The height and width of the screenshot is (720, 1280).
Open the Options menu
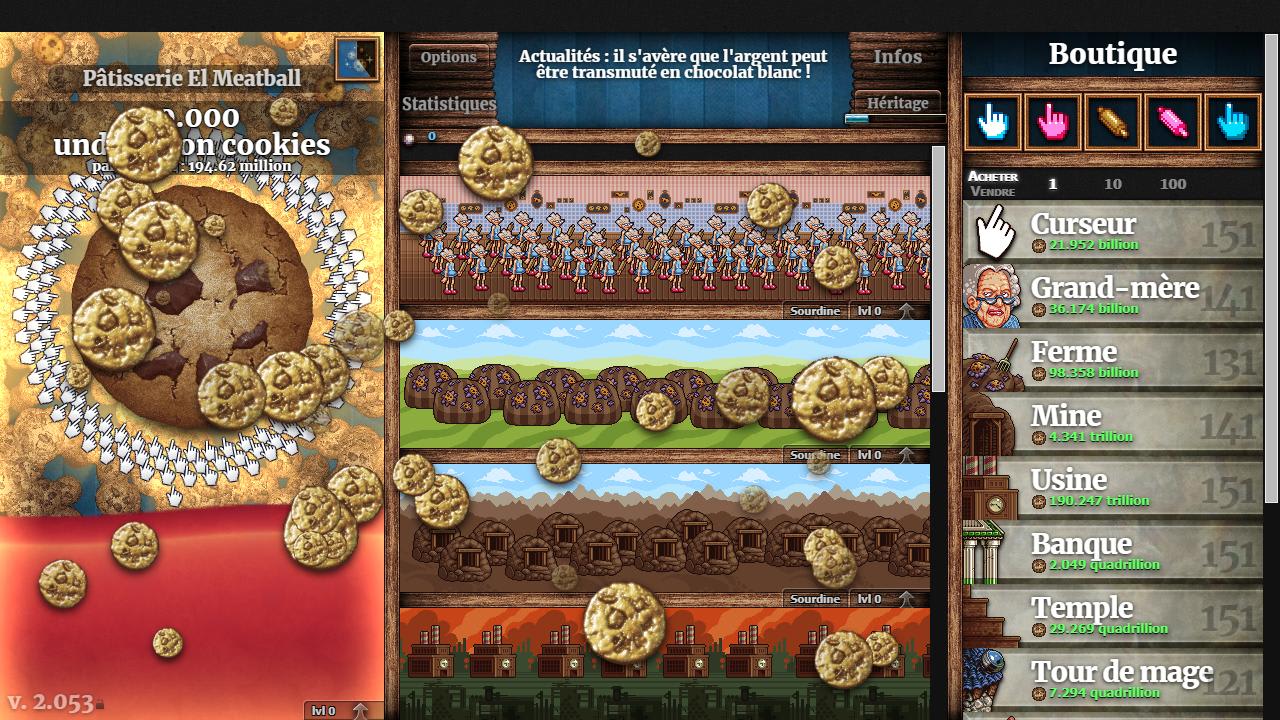tap(449, 57)
